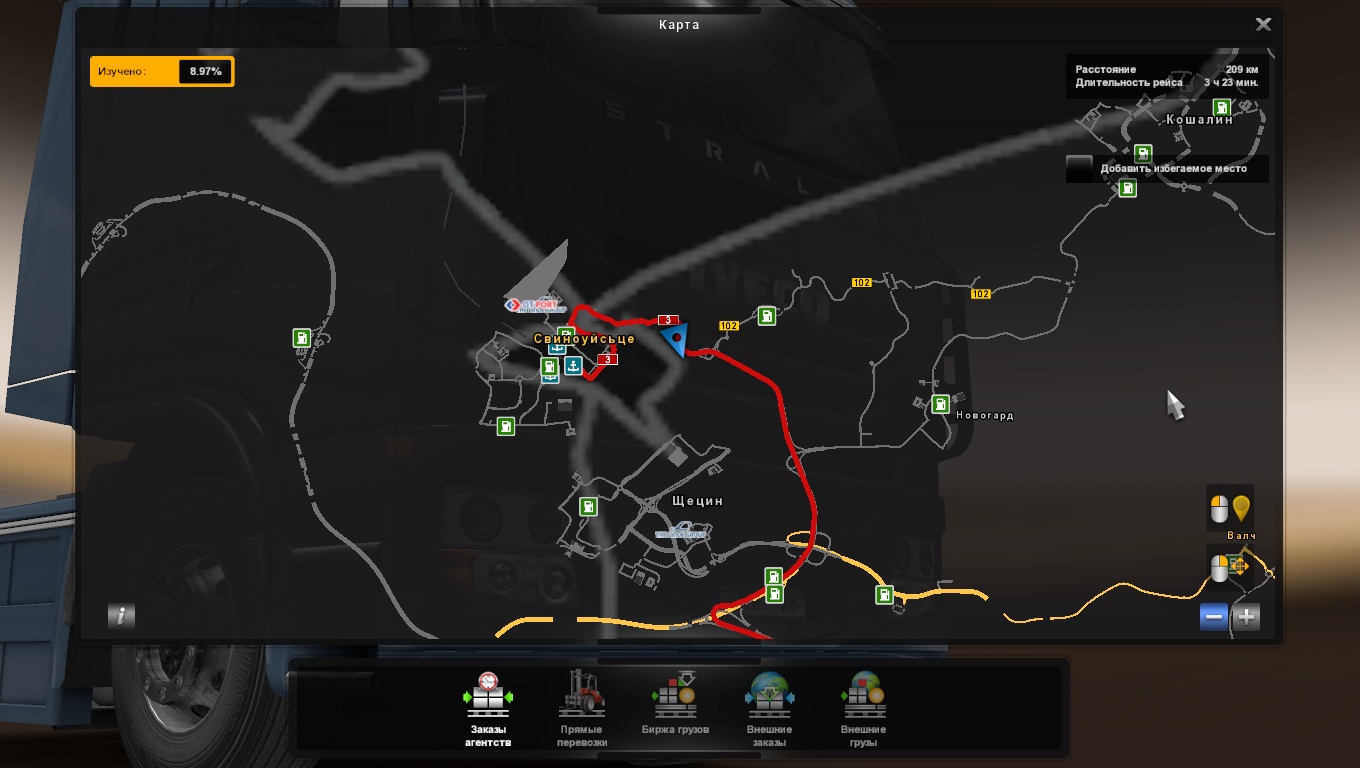Image resolution: width=1360 pixels, height=768 pixels.
Task: Click Добавить избегаемое место button
Action: coord(1167,169)
